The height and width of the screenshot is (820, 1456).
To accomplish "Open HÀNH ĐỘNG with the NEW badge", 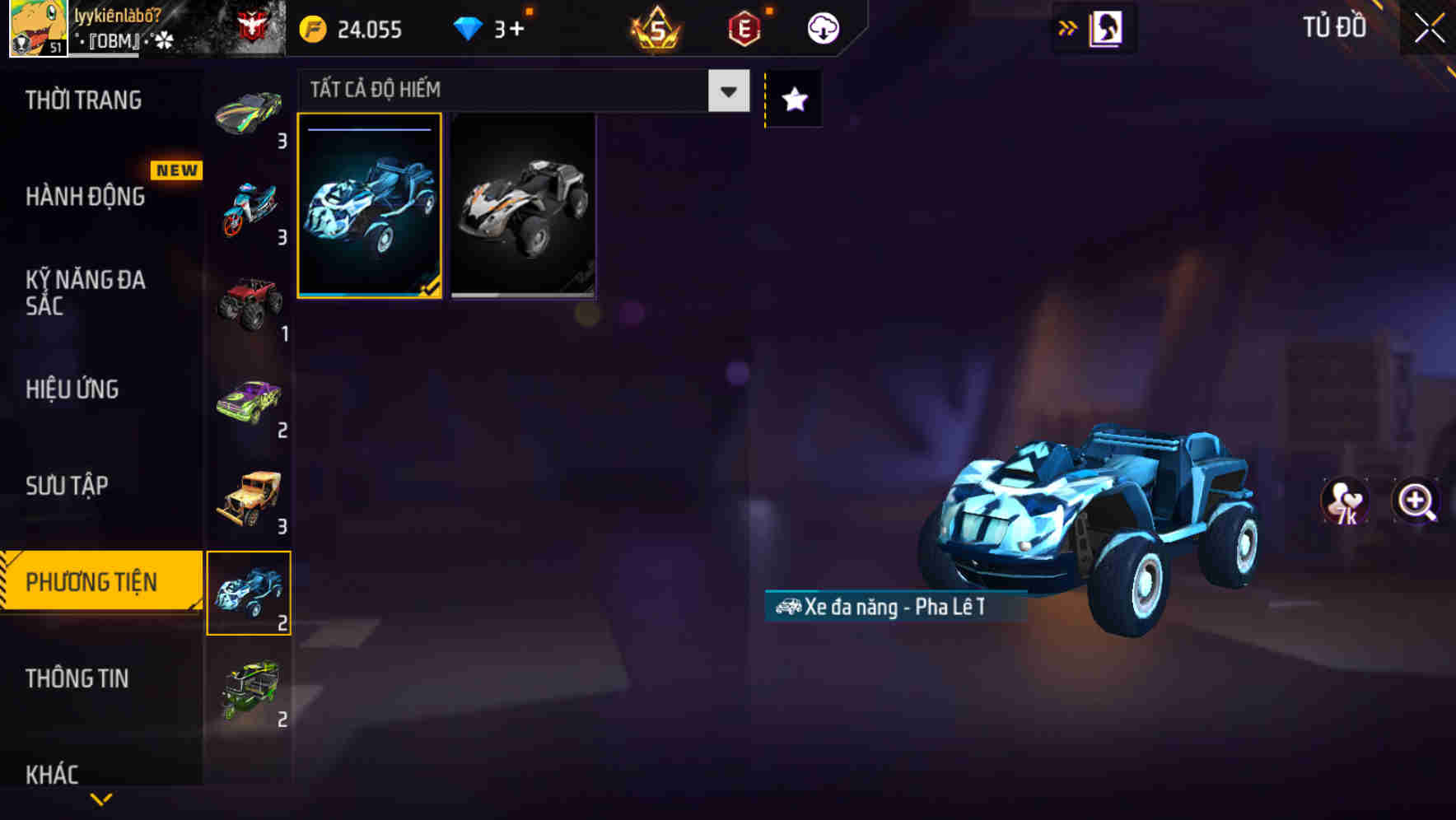I will click(x=84, y=197).
